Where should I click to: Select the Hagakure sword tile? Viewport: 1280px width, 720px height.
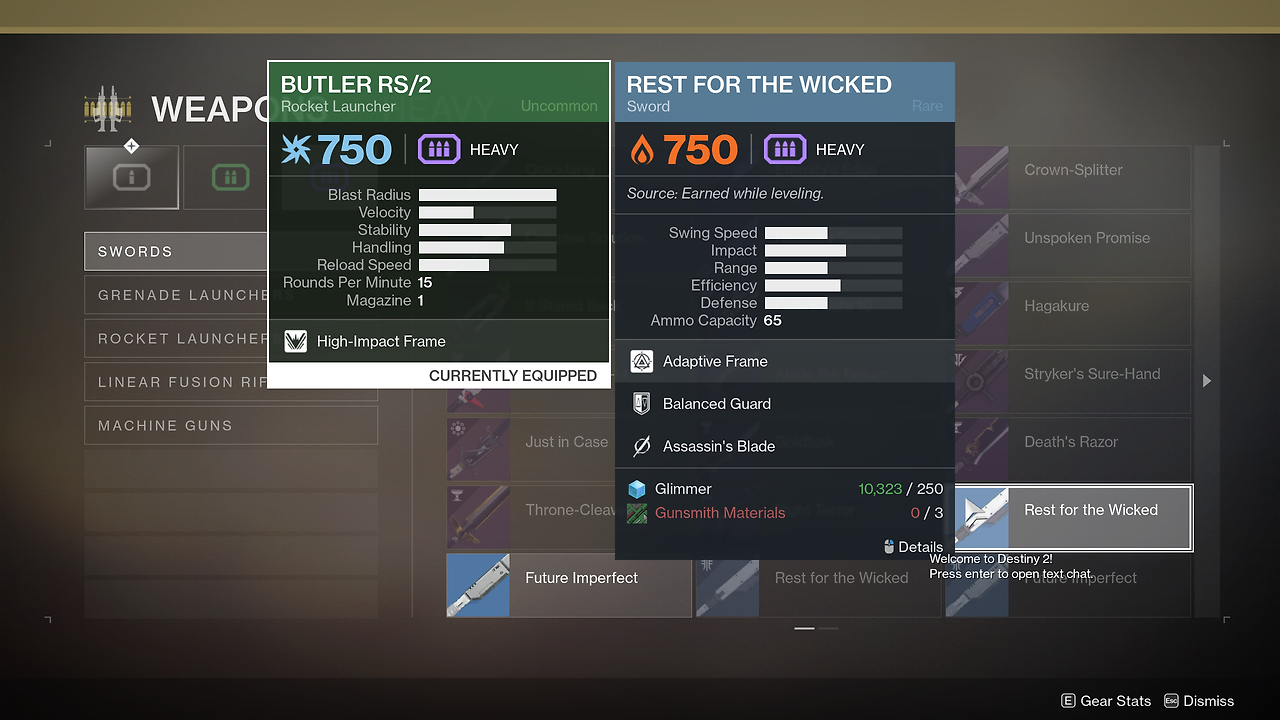coord(1072,314)
